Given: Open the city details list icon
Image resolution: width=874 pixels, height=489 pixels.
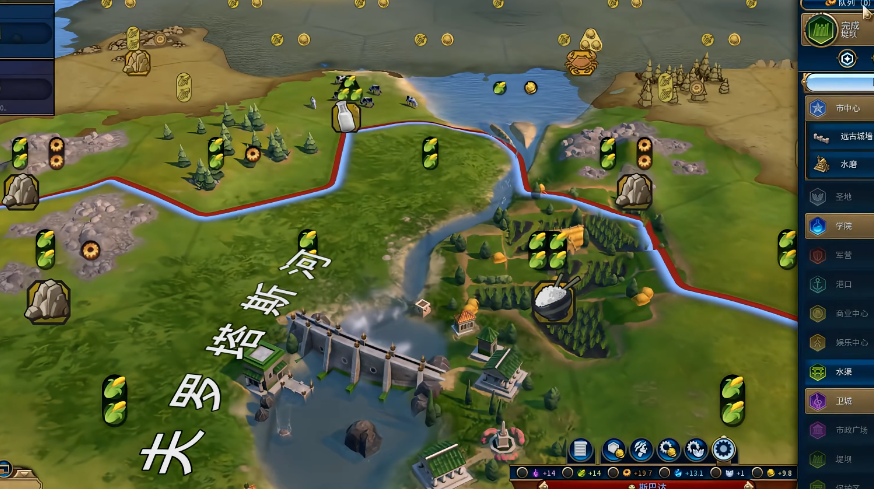Looking at the screenshot, I should coord(582,450).
